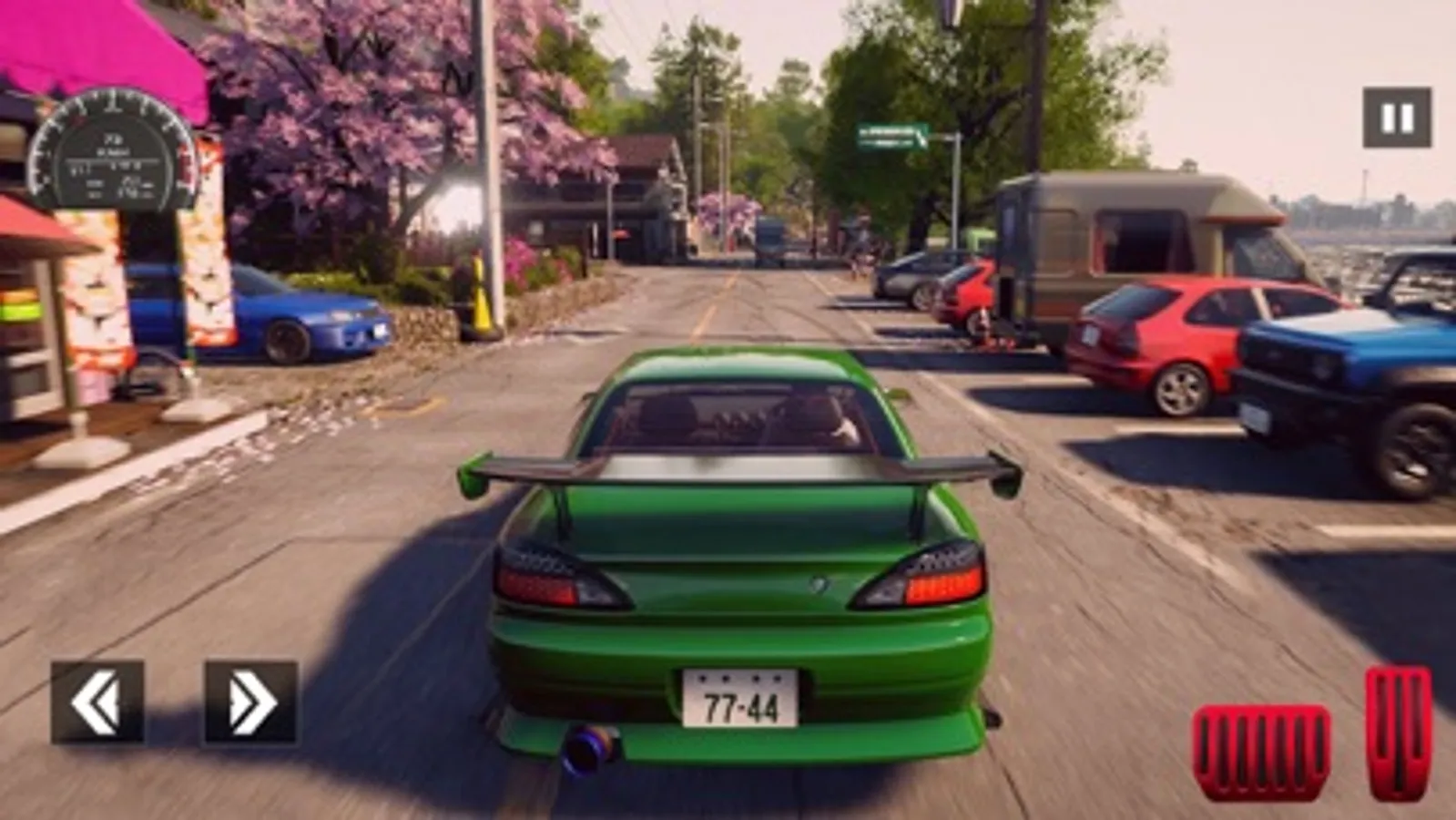Tap the RPM arc on the speedometer
Screen dimensions: 1456x820
[114, 102]
